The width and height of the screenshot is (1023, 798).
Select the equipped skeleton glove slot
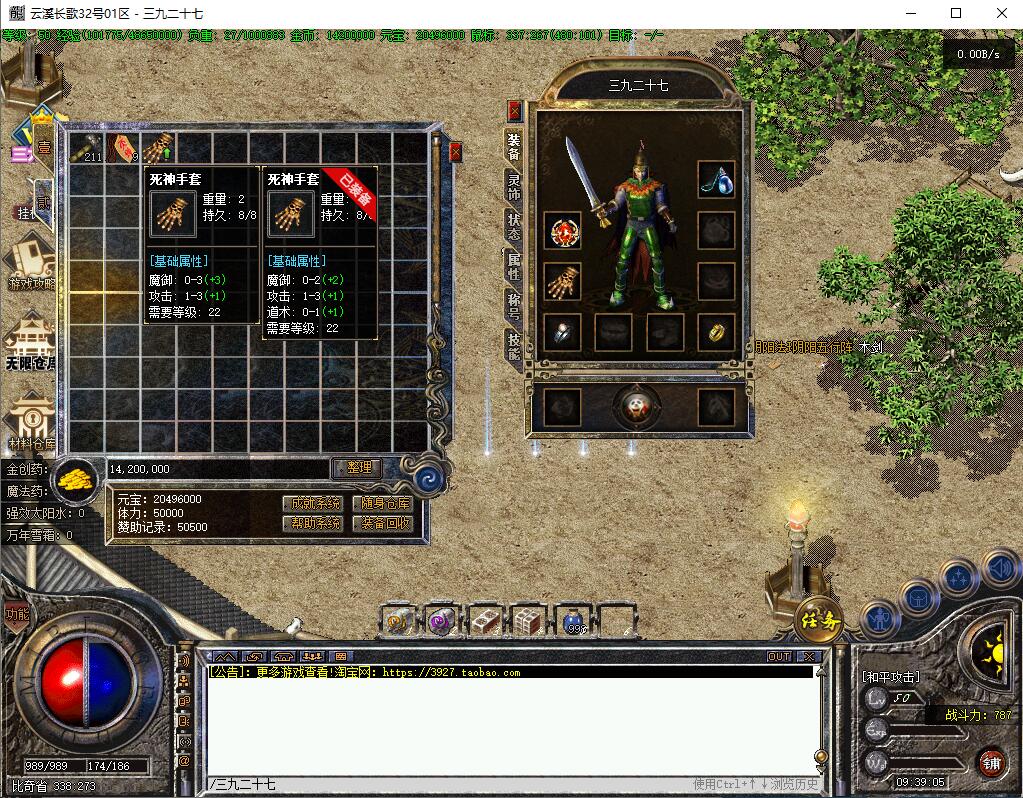pyautogui.click(x=564, y=281)
